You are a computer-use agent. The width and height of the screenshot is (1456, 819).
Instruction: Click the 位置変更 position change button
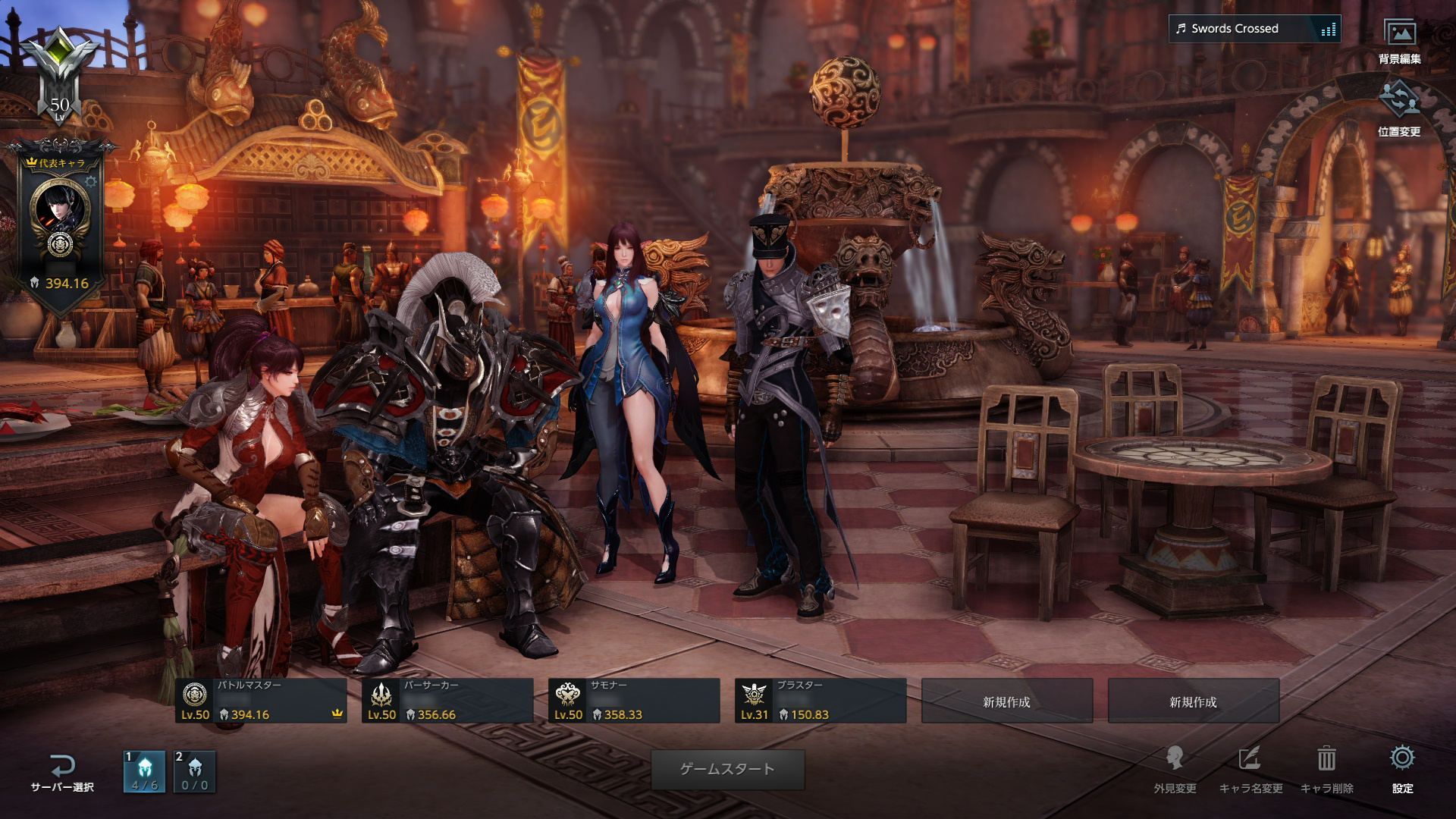click(x=1399, y=108)
